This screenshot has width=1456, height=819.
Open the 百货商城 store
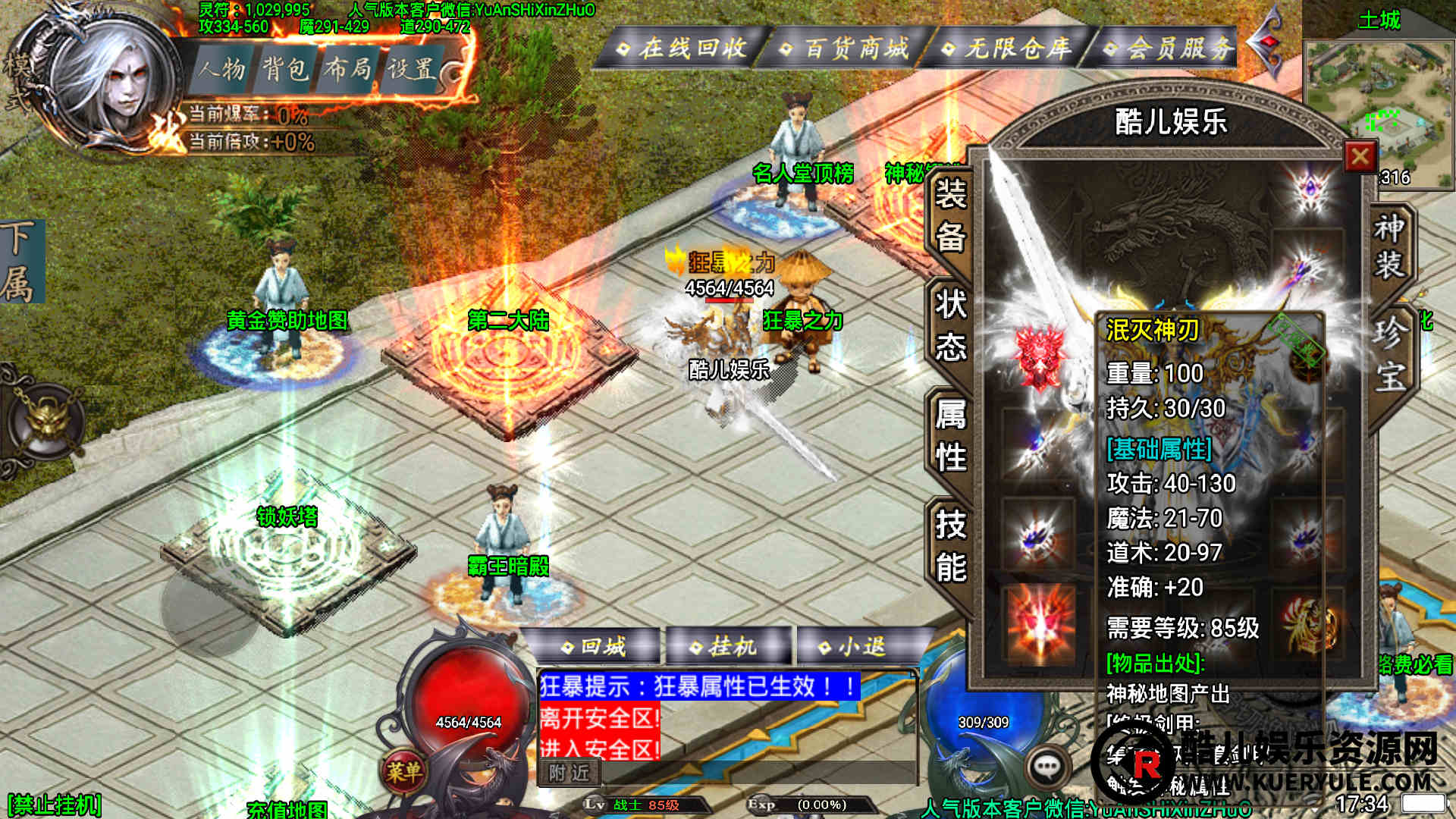click(848, 49)
